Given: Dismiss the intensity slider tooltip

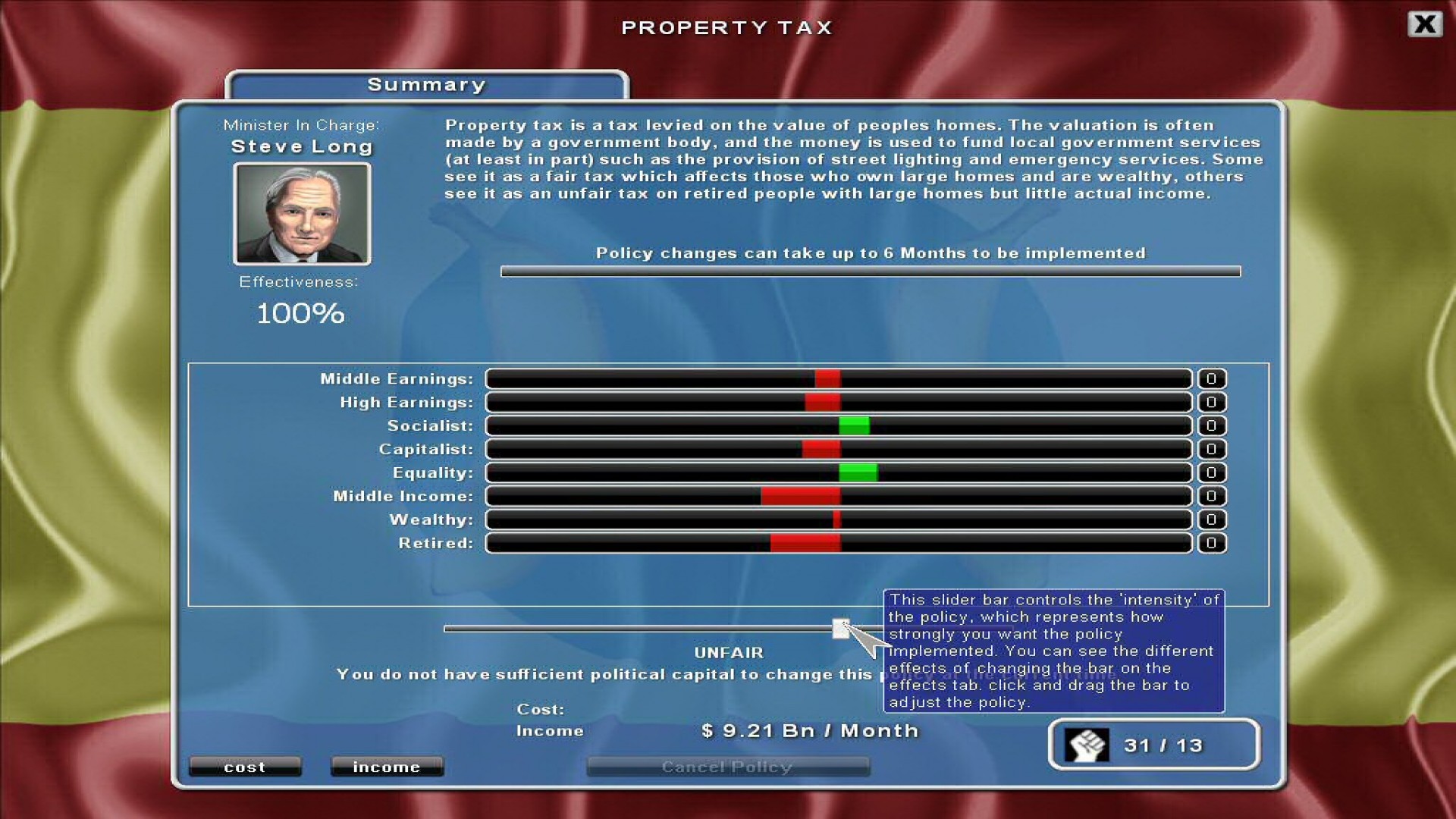Looking at the screenshot, I should point(1054,651).
